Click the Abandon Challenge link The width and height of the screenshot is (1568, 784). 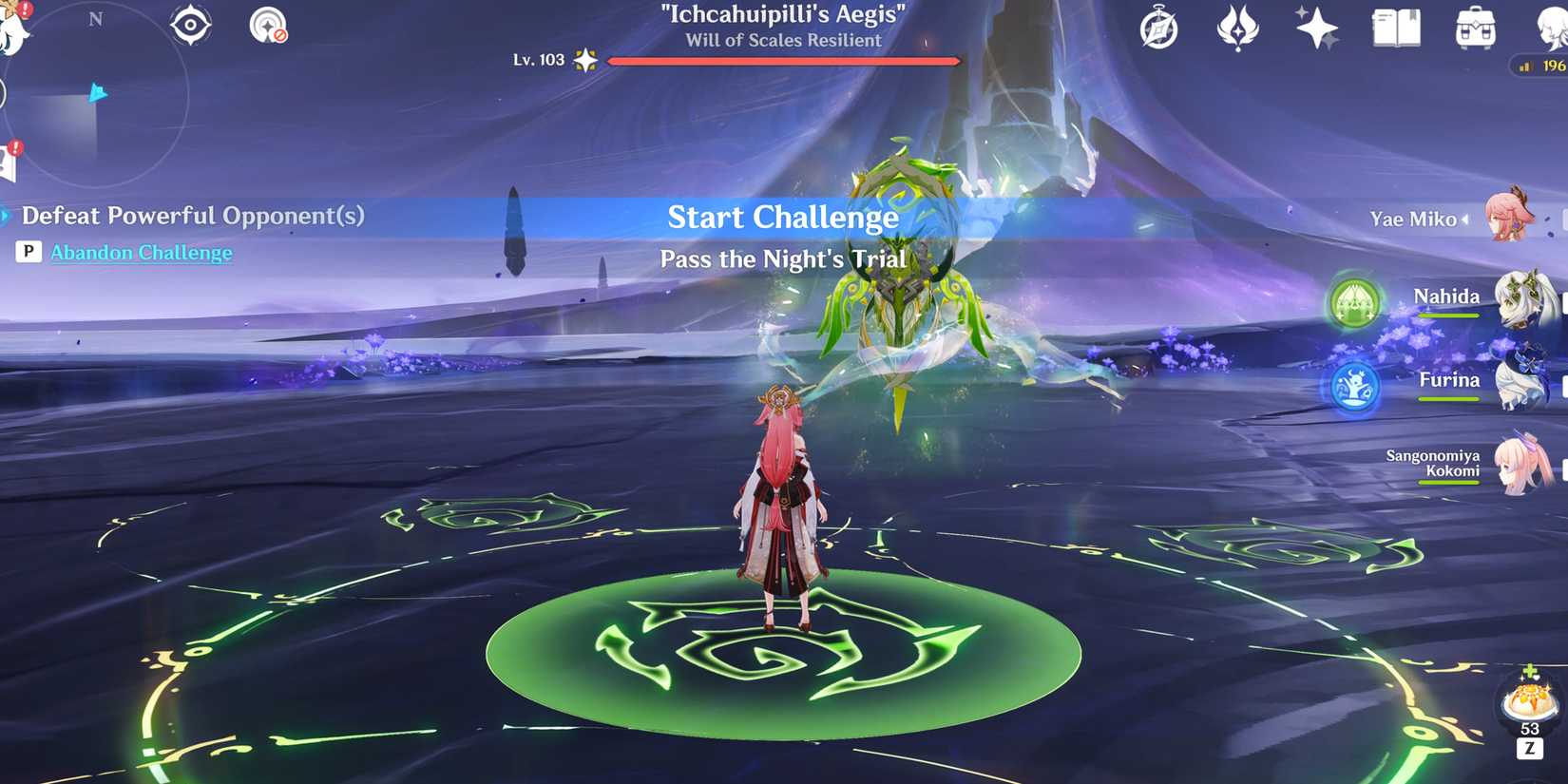pyautogui.click(x=142, y=252)
